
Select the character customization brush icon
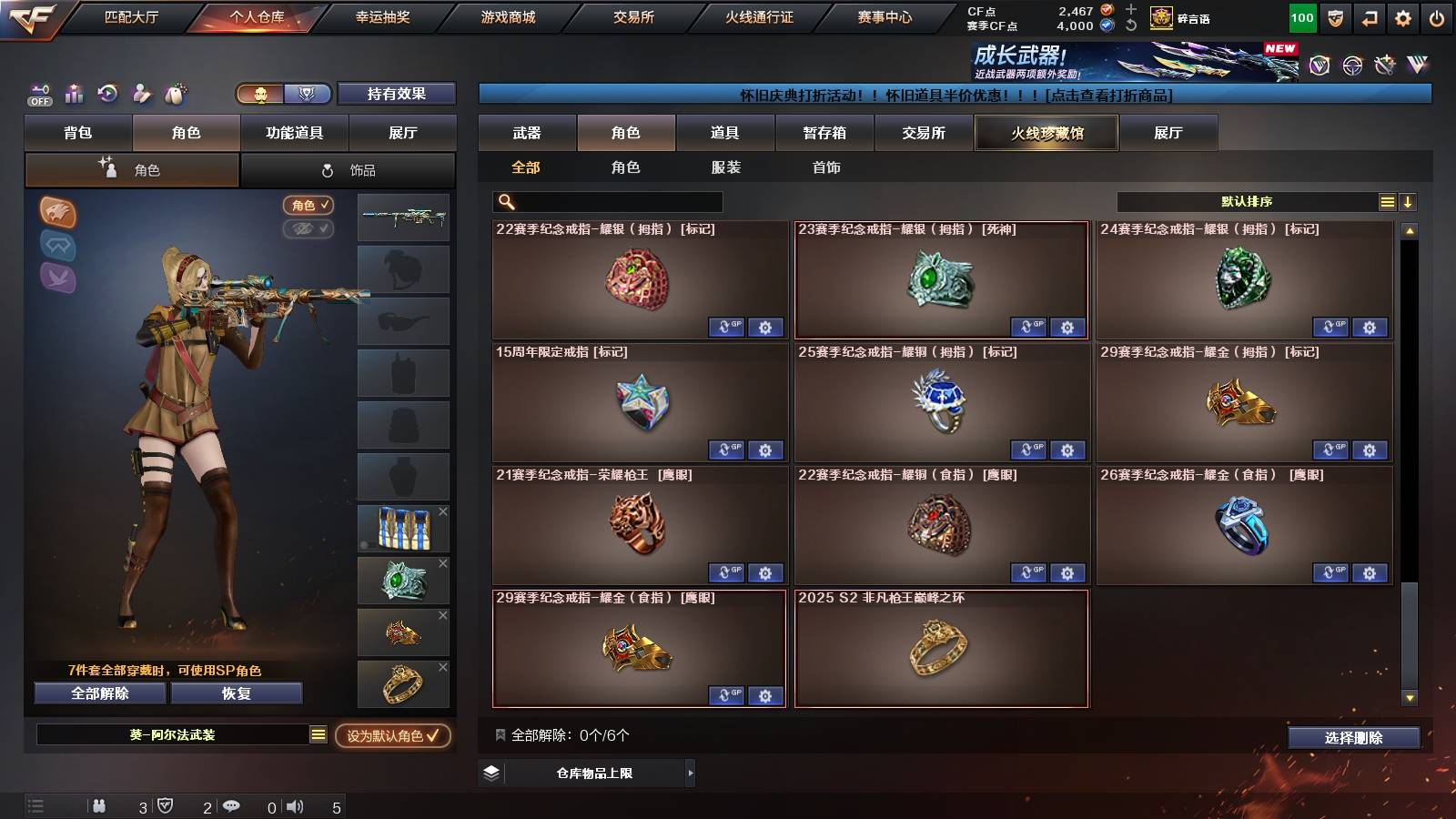[x=141, y=93]
